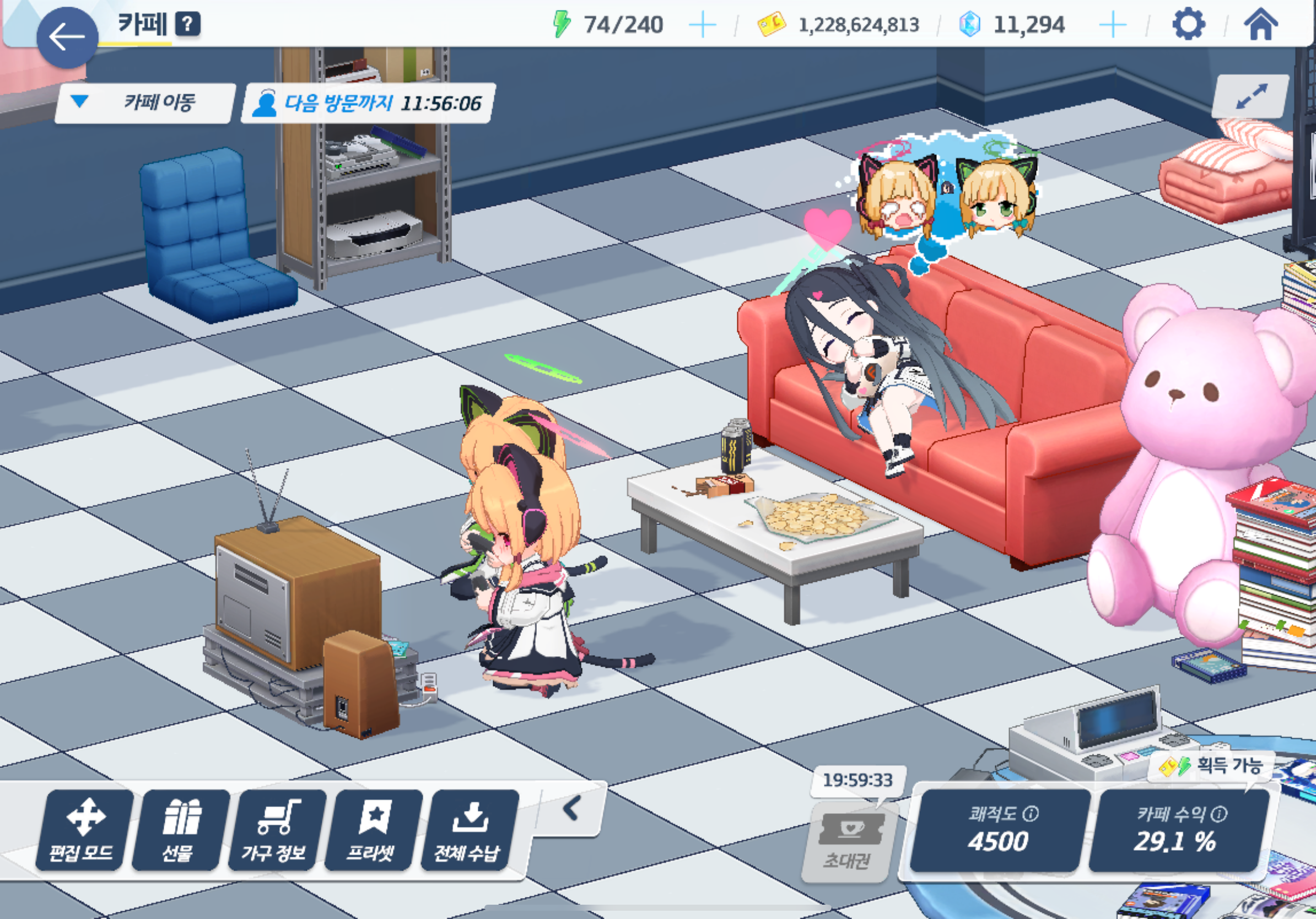Select 전체 수납 to store all furniture
Image resolution: width=1316 pixels, height=919 pixels.
(469, 830)
